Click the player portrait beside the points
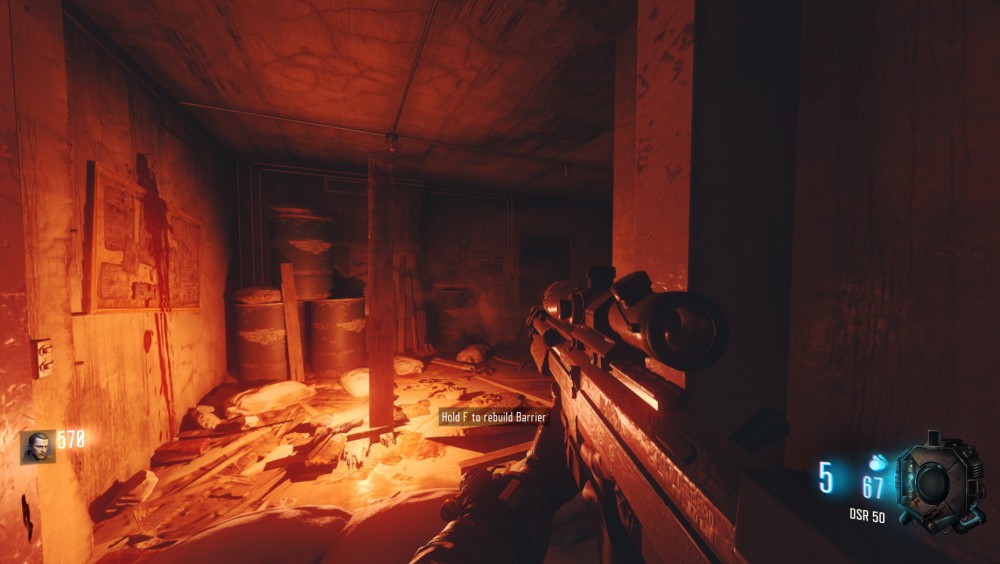Image resolution: width=1000 pixels, height=564 pixels. coord(38,446)
